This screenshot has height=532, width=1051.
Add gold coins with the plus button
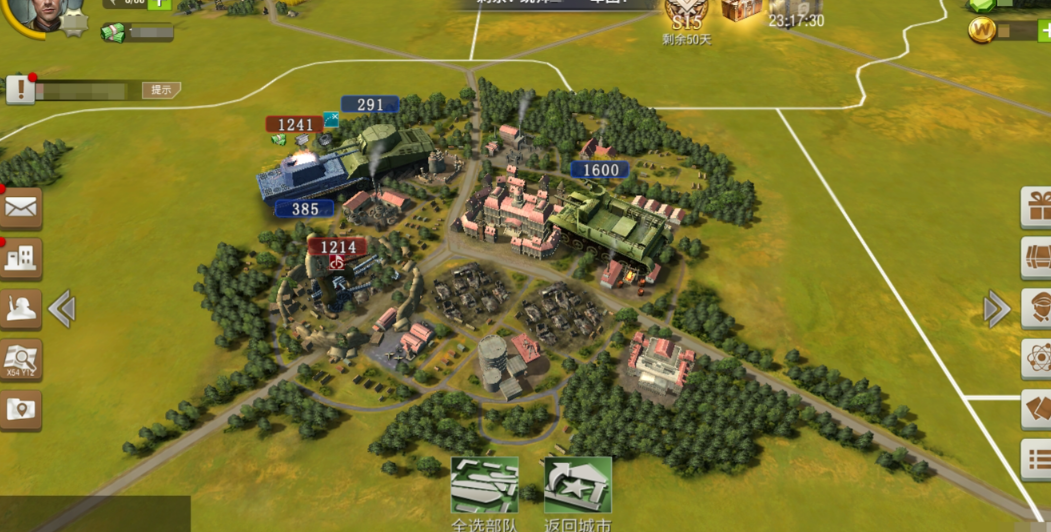[x=1043, y=31]
